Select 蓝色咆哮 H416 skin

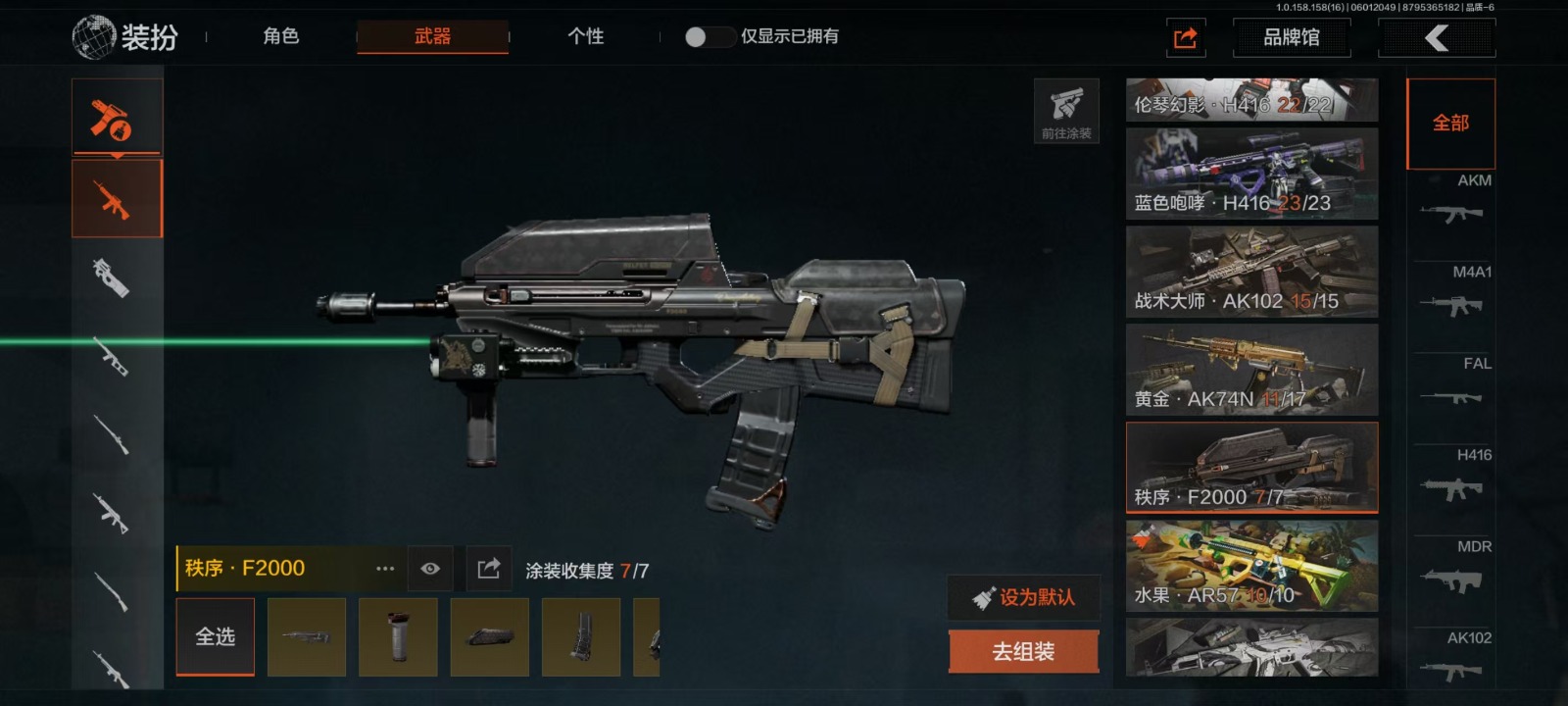pyautogui.click(x=1251, y=174)
